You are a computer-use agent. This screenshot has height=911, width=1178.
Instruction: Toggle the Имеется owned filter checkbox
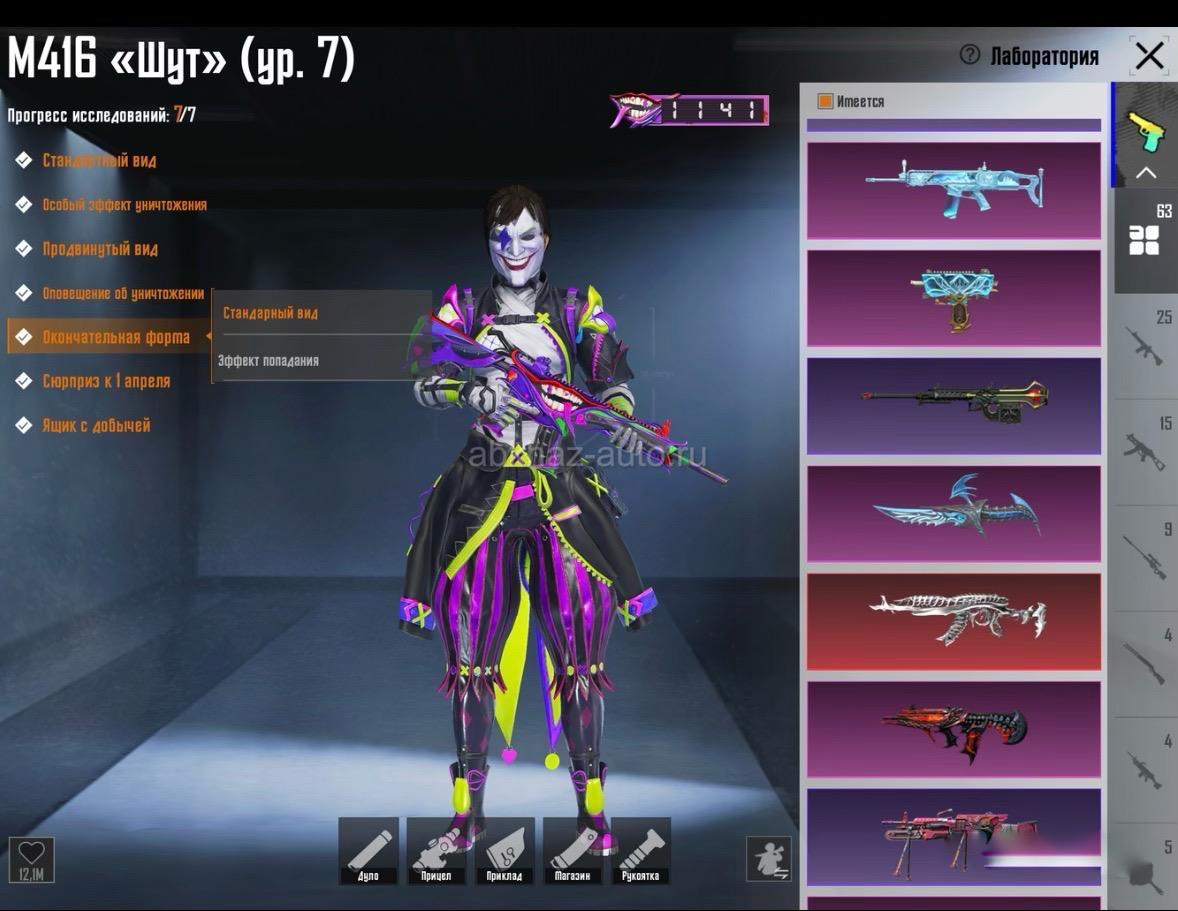(825, 101)
